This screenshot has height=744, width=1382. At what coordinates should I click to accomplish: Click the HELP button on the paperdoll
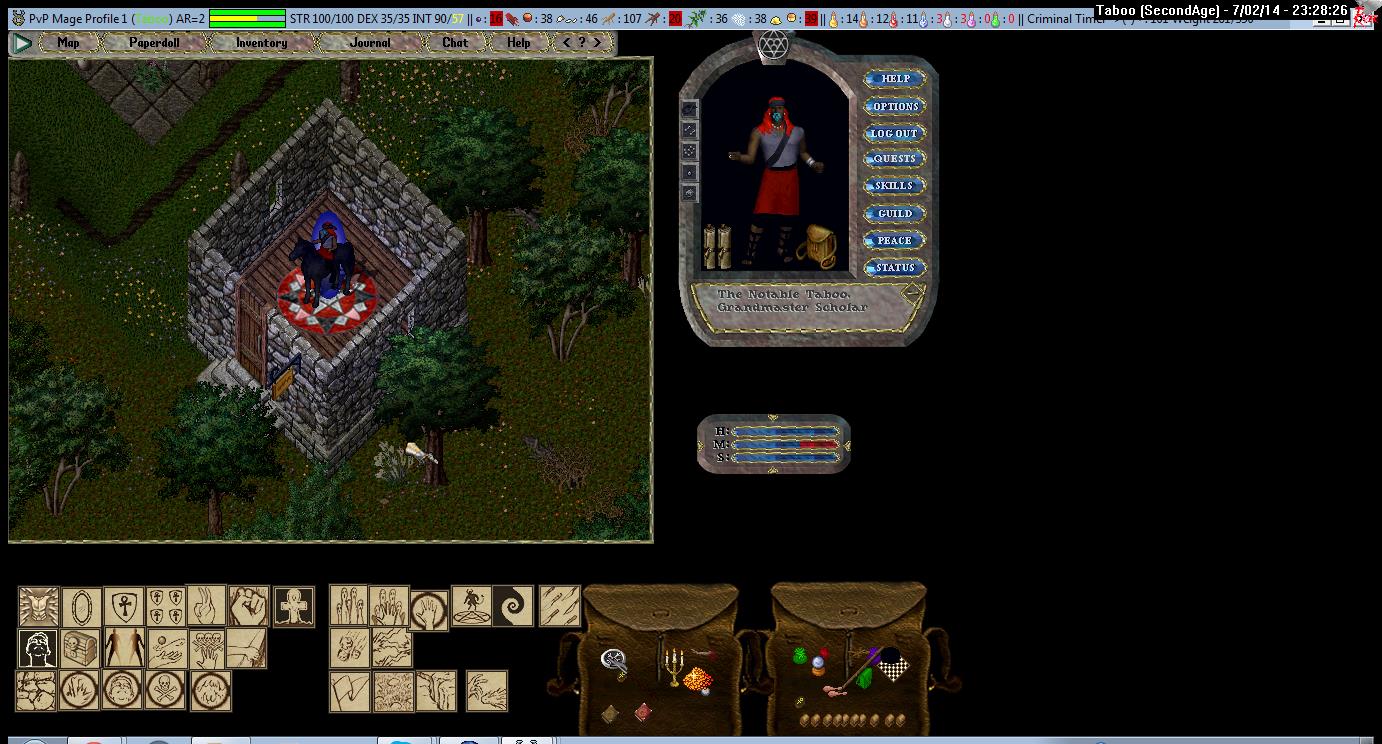pyautogui.click(x=894, y=79)
